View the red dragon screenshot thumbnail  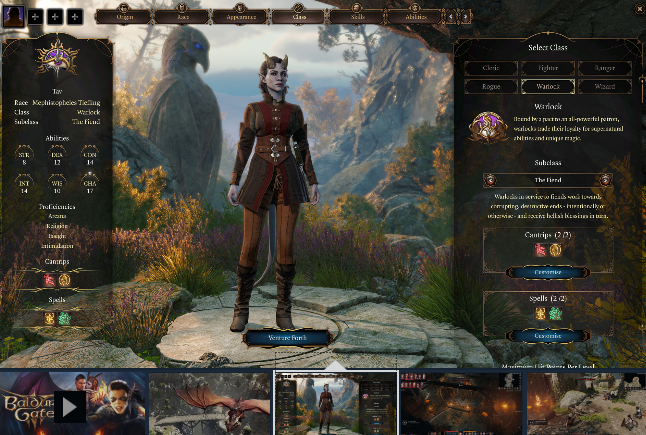210,404
